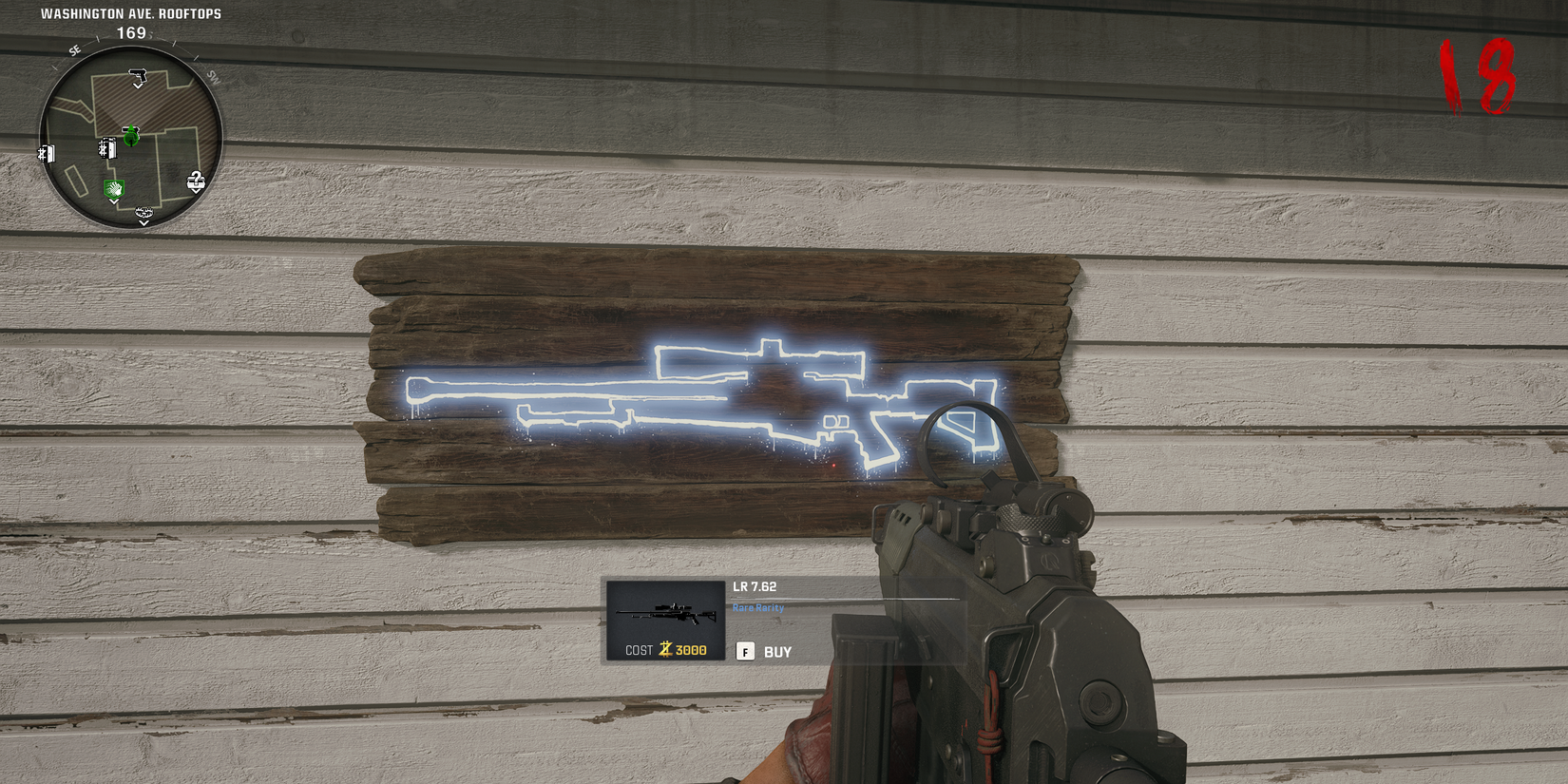Select the Washington Ave. Rooftops title
This screenshot has height=784, width=1568.
132,13
